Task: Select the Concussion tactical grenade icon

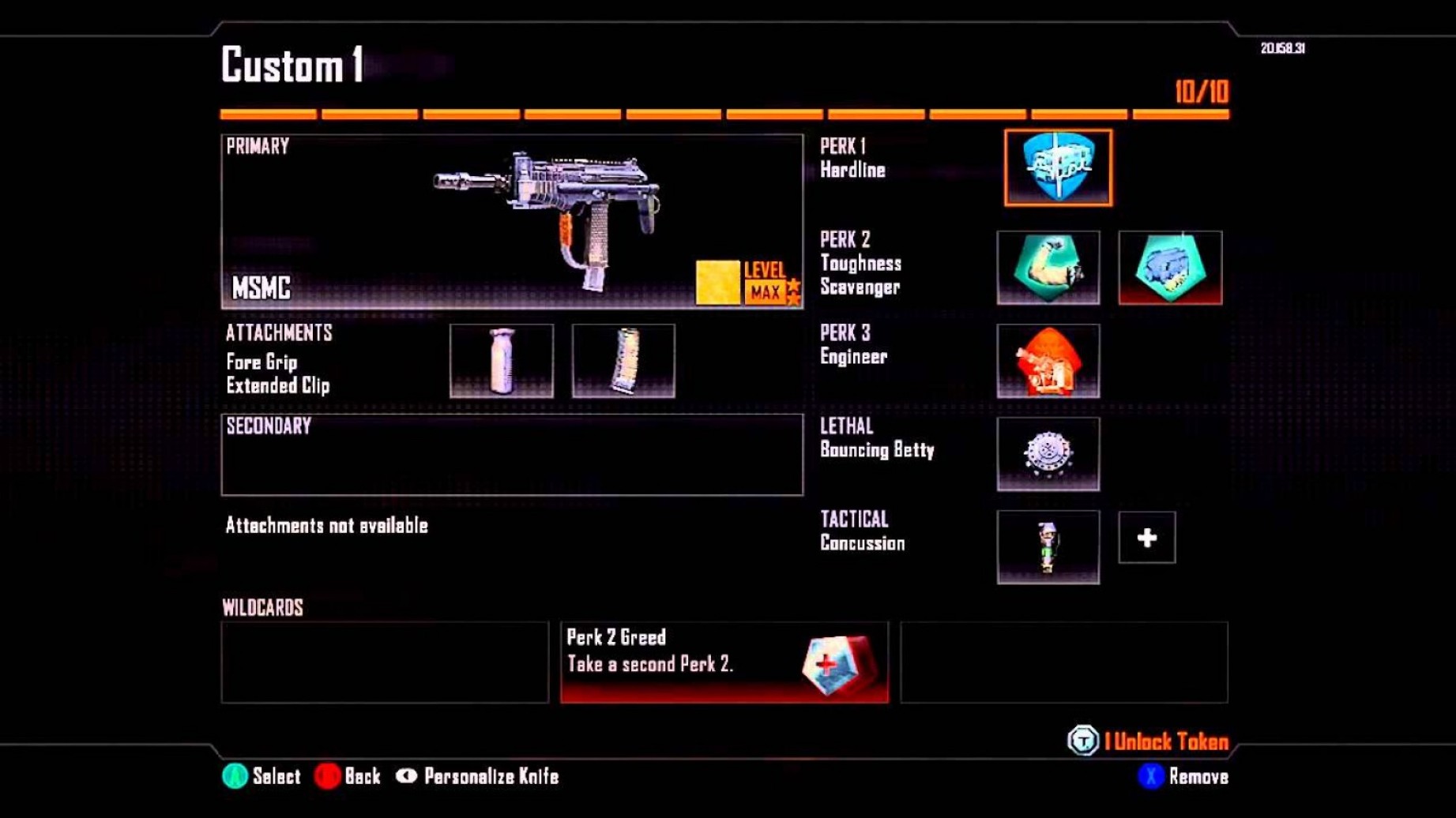Action: tap(1048, 547)
